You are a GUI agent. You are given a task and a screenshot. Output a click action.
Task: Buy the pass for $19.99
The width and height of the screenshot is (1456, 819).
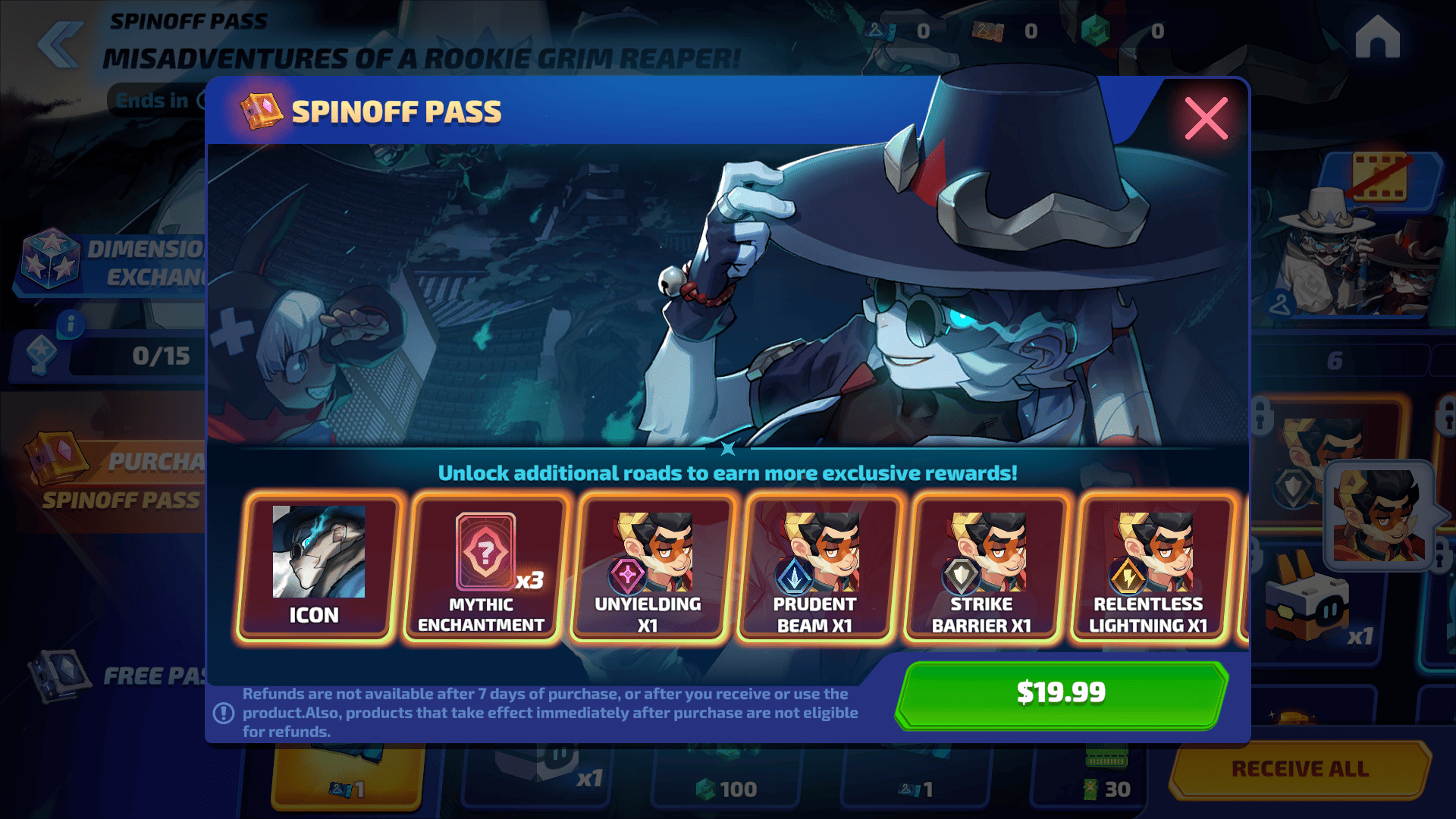(x=1061, y=693)
